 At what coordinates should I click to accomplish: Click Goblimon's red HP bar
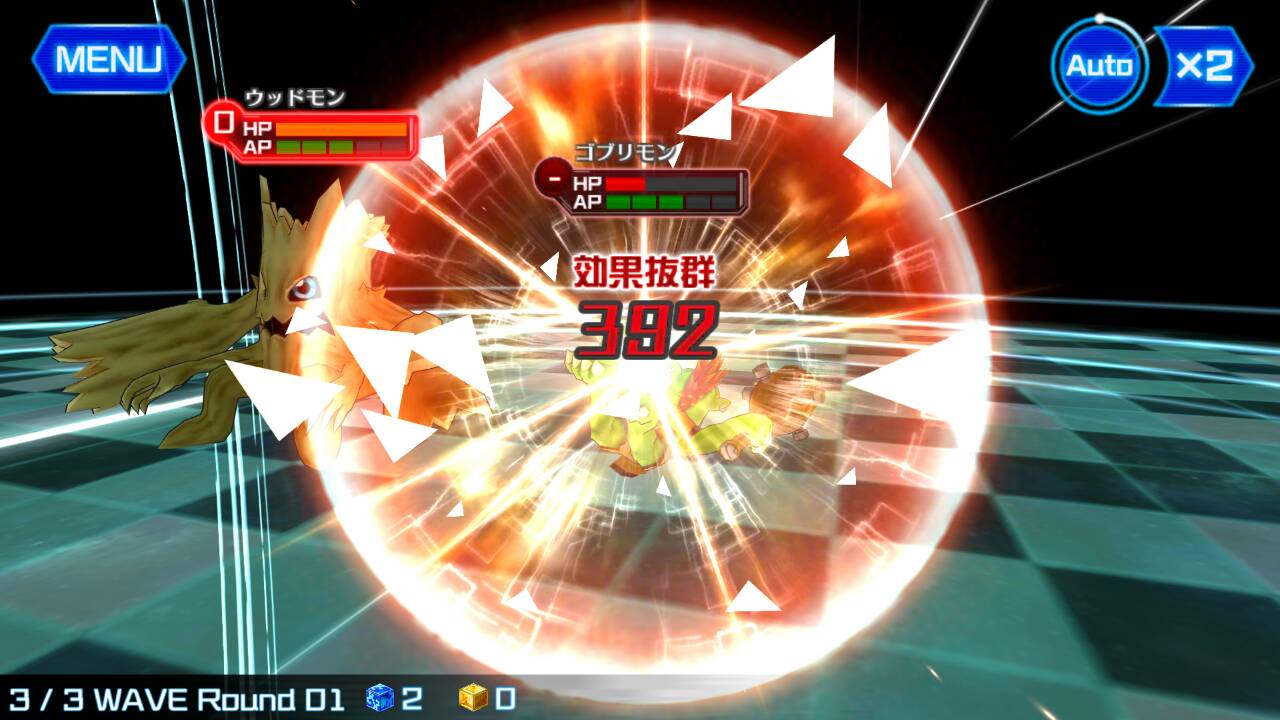625,184
